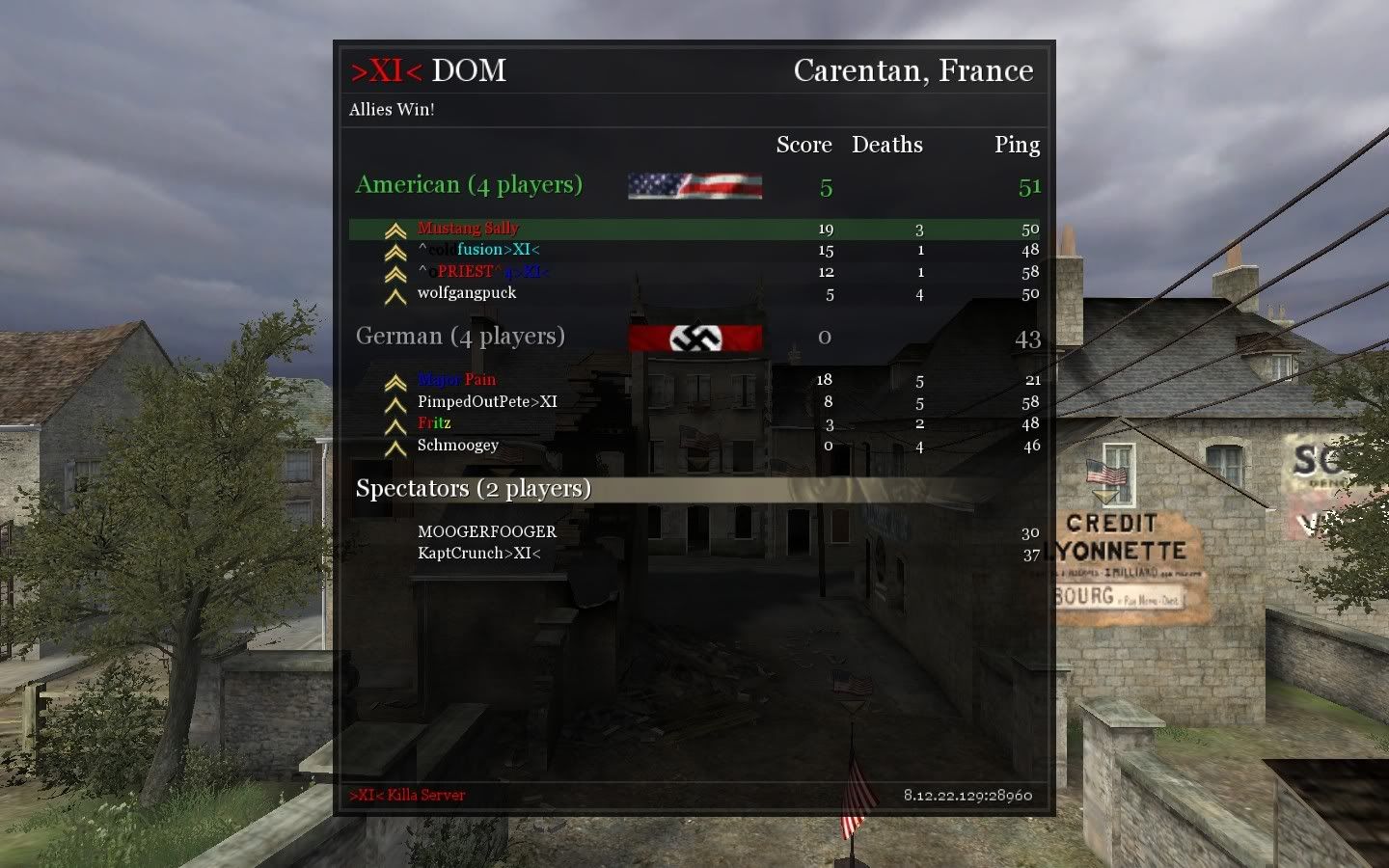Open the >XI< DOM title link
The width and height of the screenshot is (1389, 868).
(426, 70)
